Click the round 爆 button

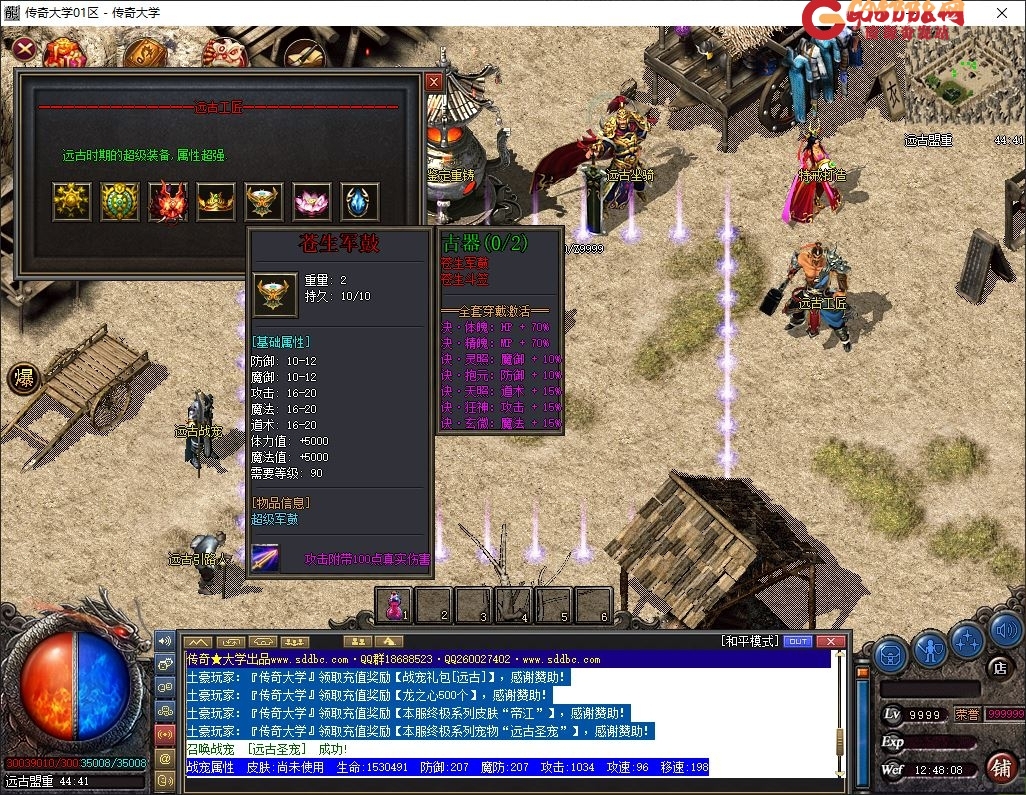click(23, 378)
